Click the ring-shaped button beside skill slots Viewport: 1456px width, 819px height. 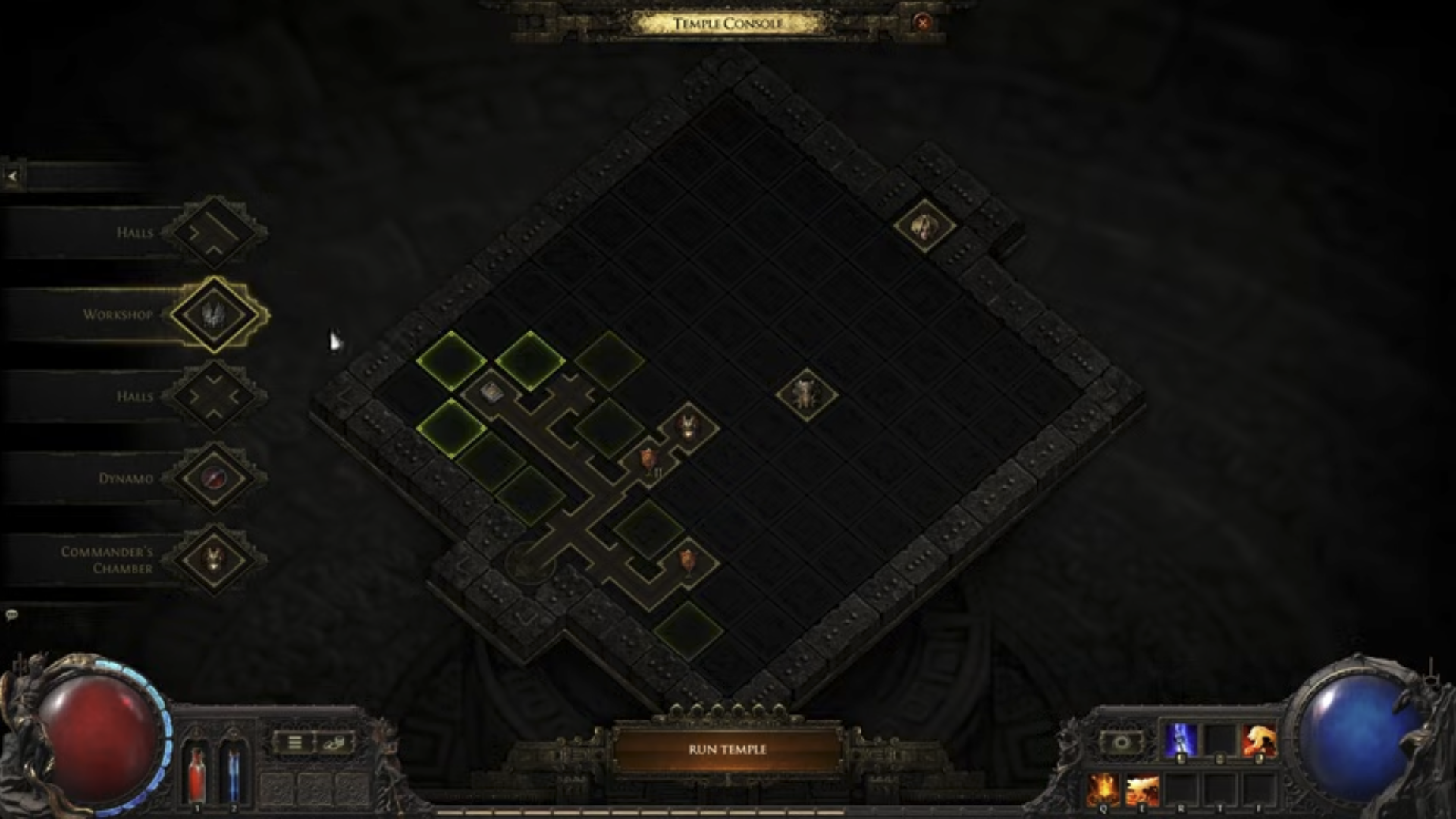pyautogui.click(x=1122, y=742)
